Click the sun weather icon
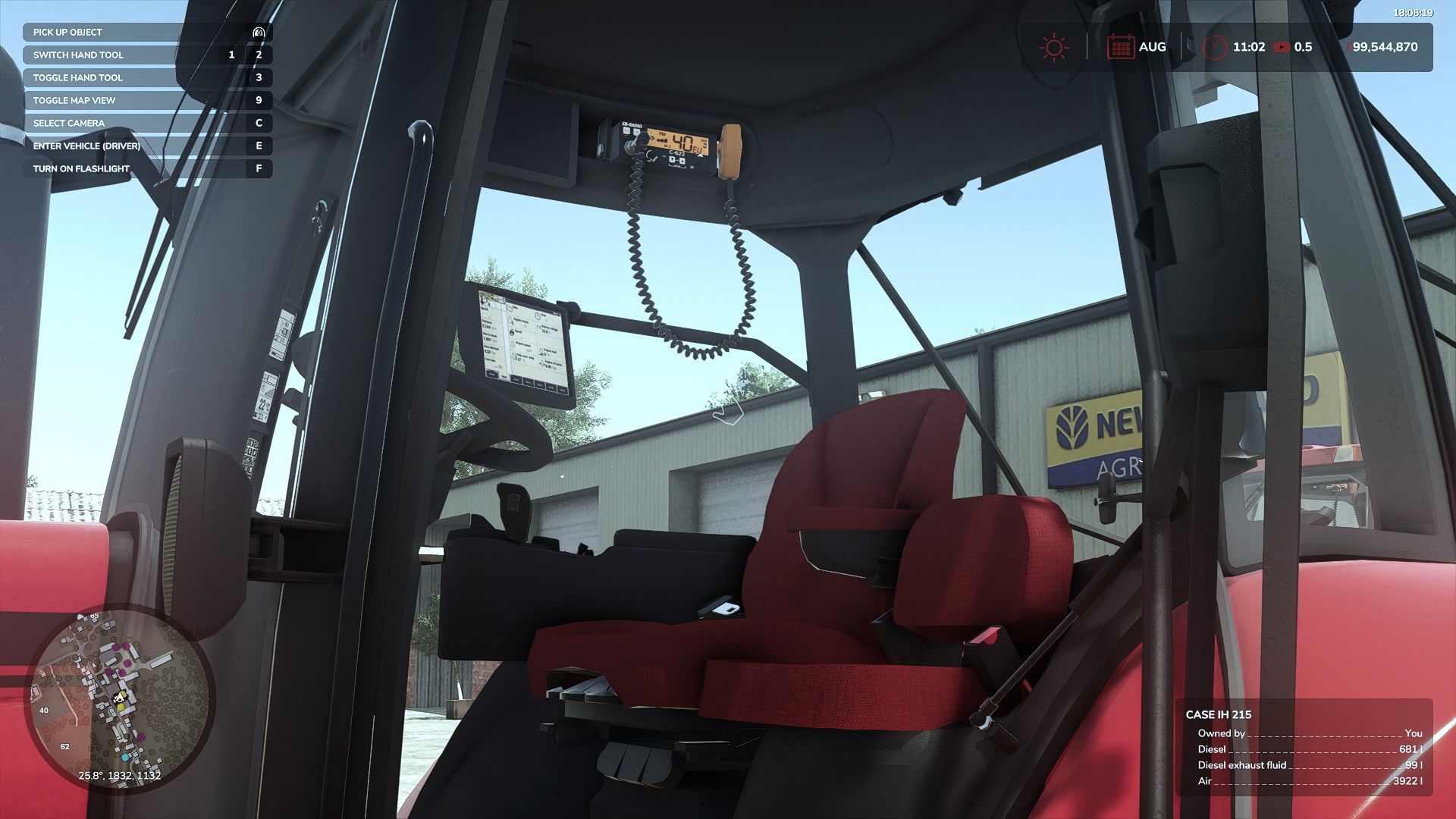This screenshot has height=819, width=1456. pos(1054,46)
